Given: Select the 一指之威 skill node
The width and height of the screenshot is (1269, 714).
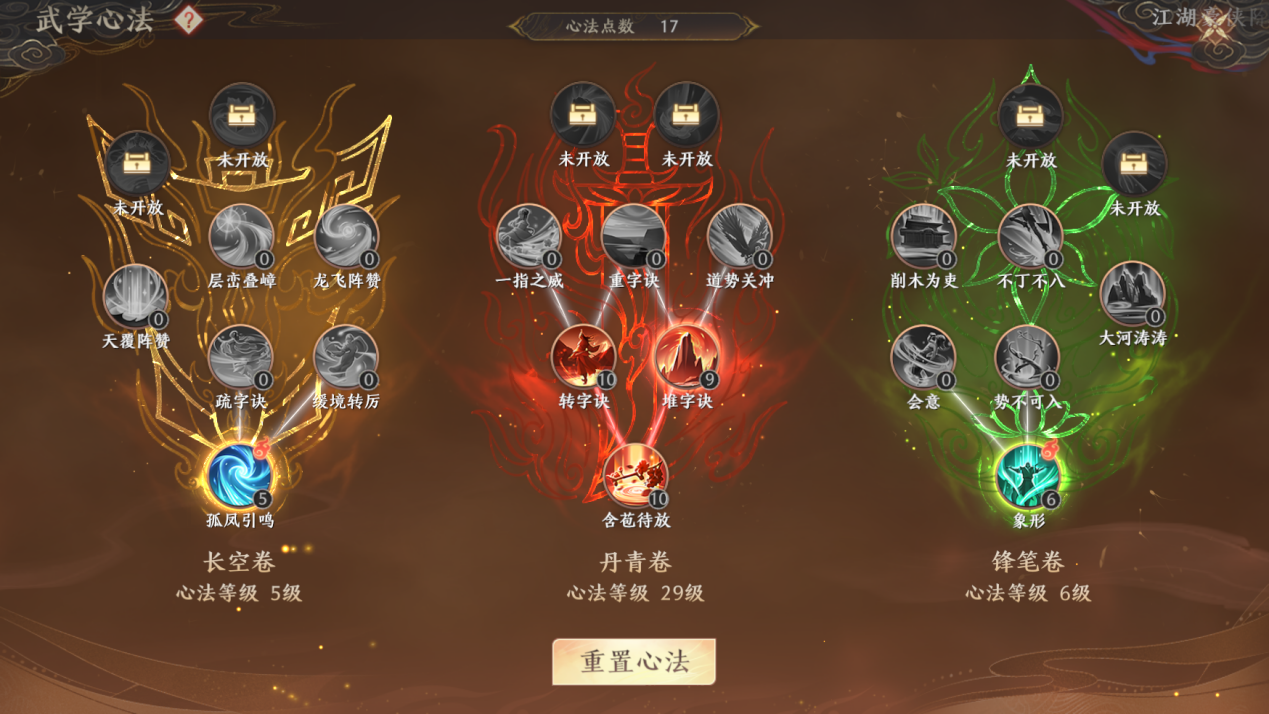Looking at the screenshot, I should click(x=529, y=237).
